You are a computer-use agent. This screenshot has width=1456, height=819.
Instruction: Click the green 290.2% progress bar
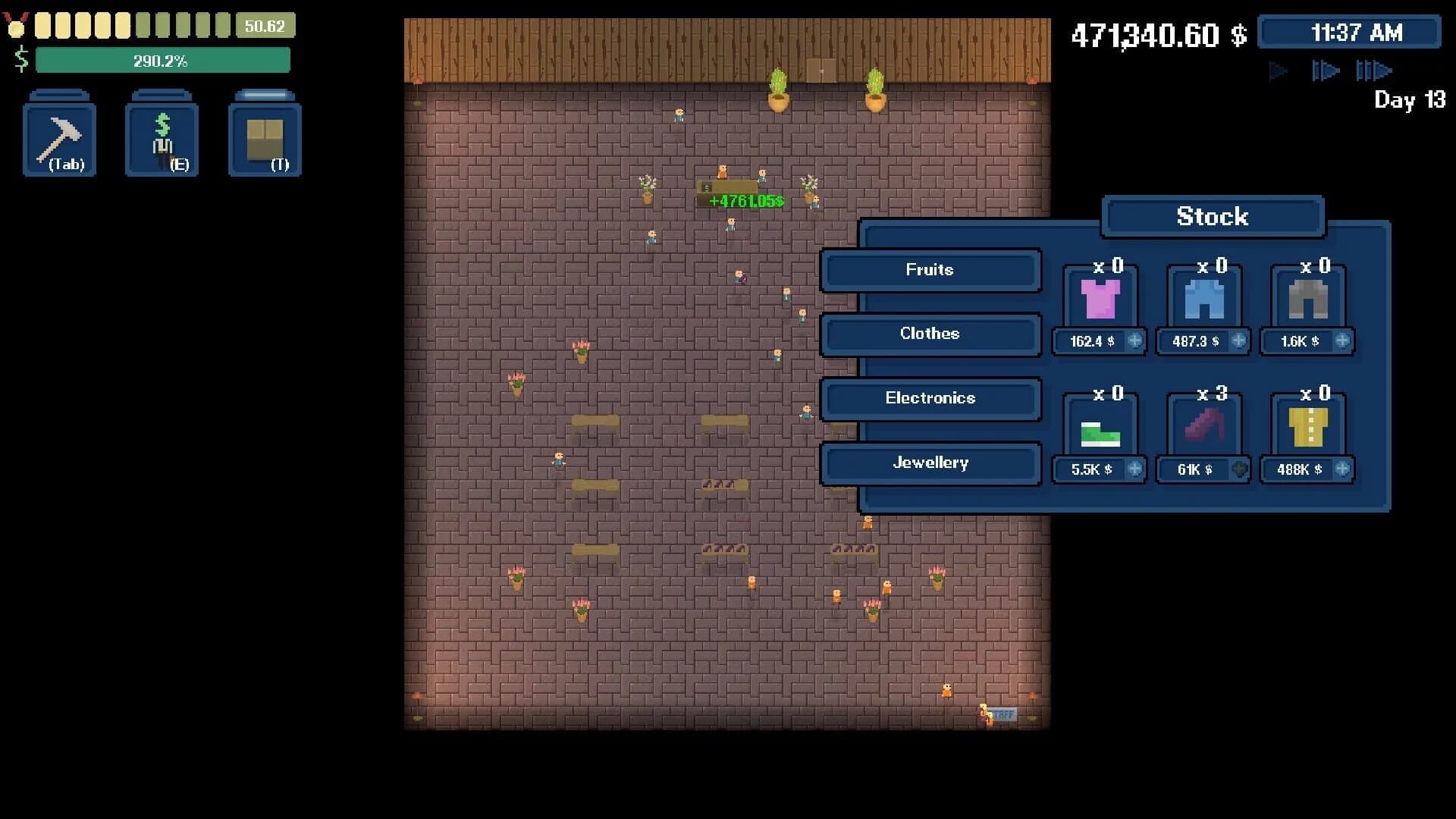[162, 60]
